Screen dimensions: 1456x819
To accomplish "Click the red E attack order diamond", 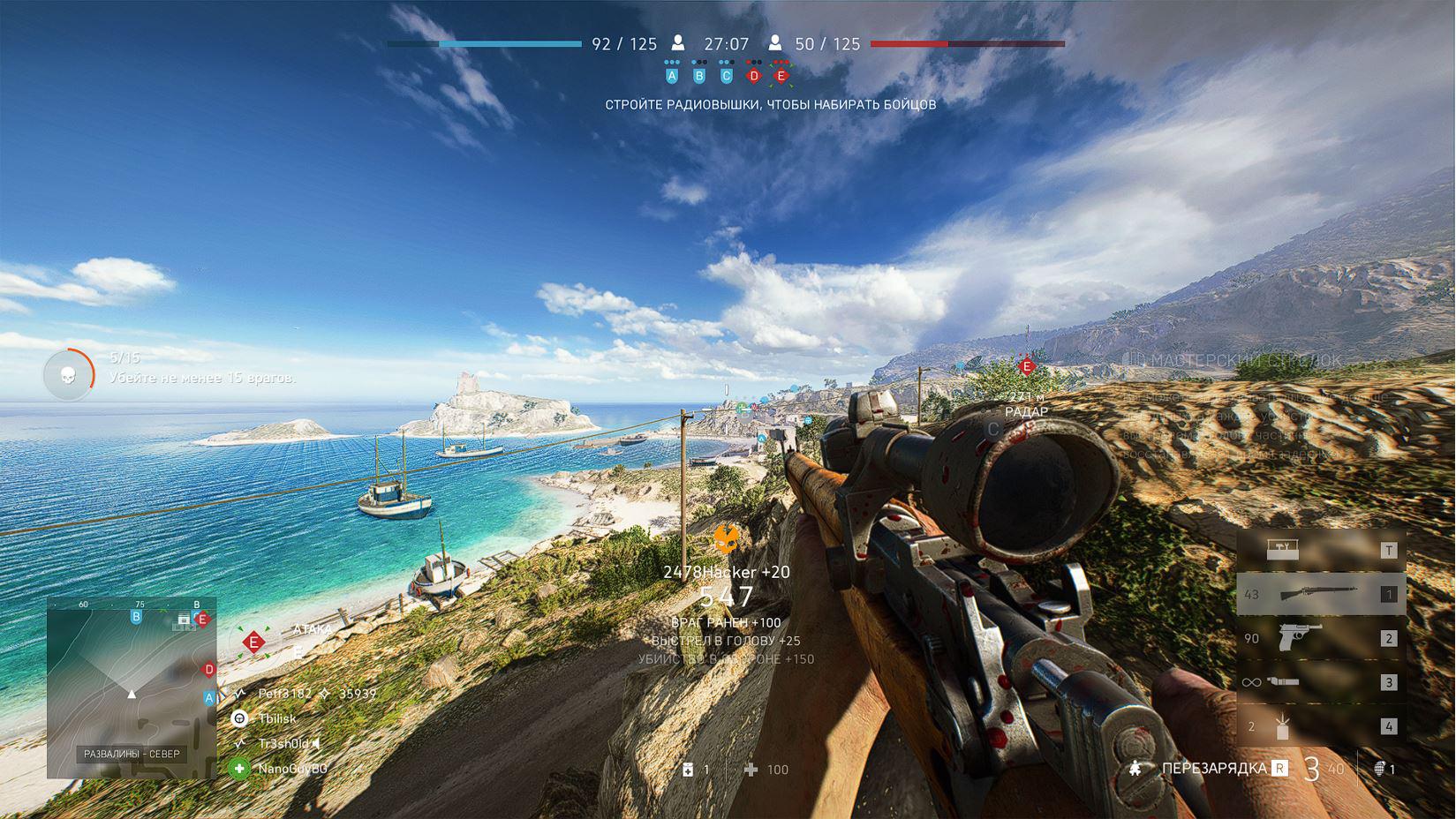I will [x=254, y=642].
